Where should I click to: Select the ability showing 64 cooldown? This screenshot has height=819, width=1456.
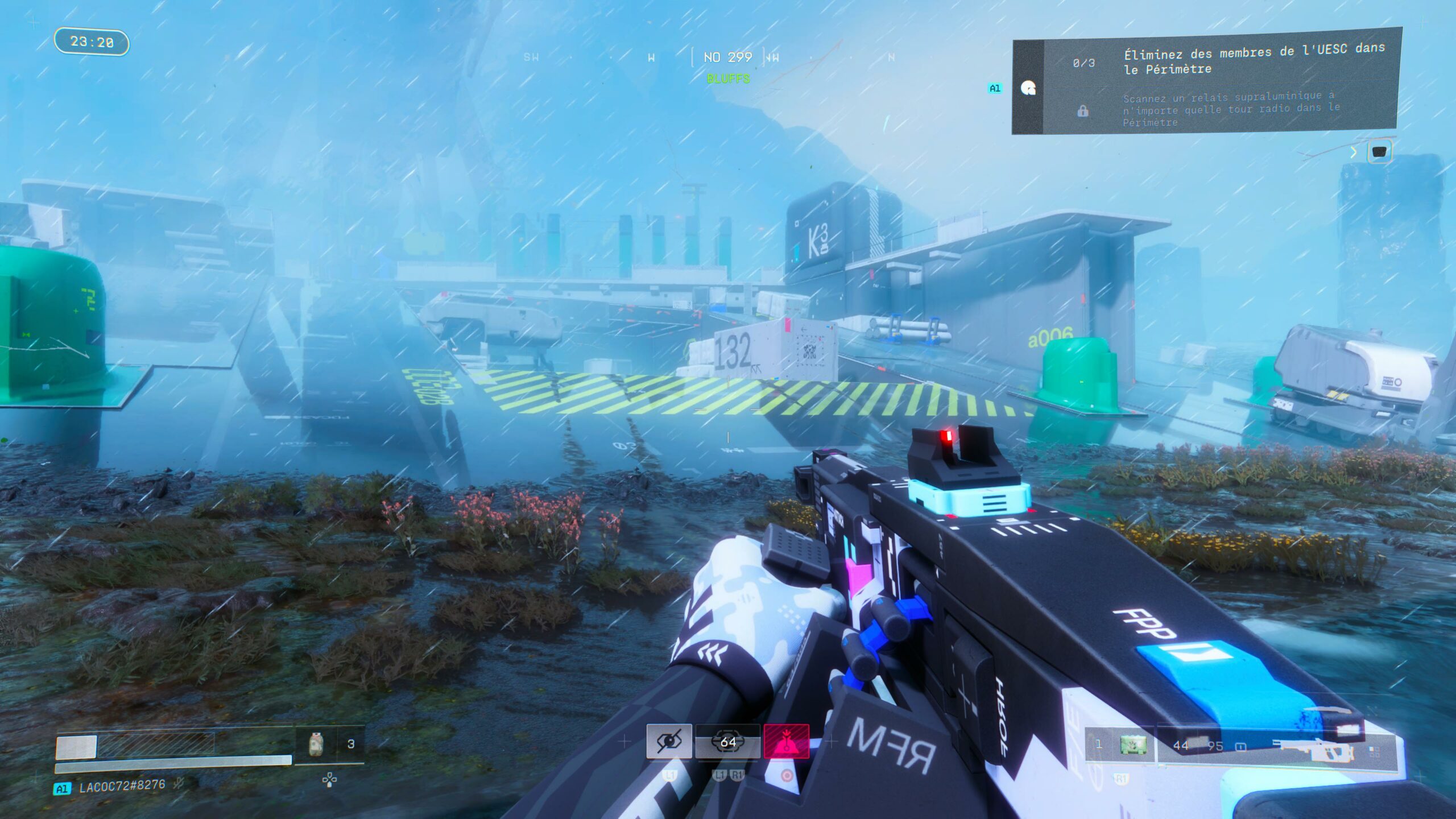pos(727,741)
